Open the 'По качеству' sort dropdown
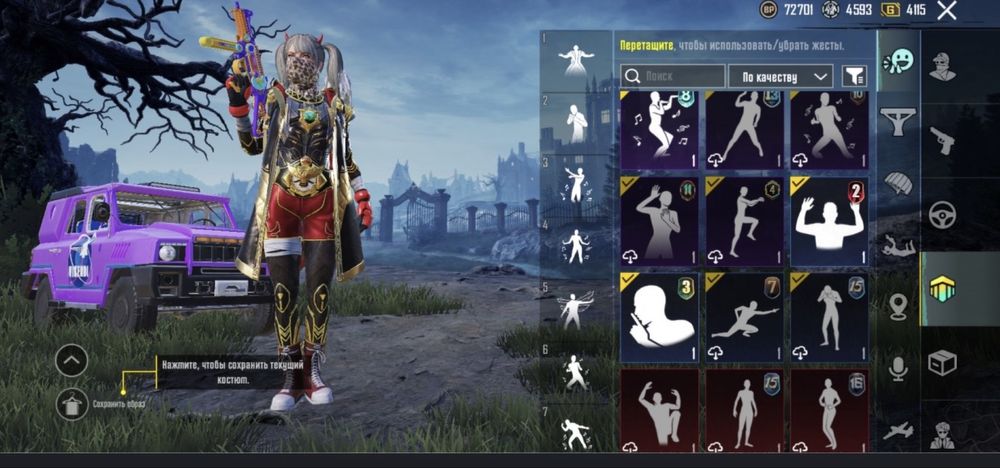This screenshot has width=1000, height=468. pos(780,75)
